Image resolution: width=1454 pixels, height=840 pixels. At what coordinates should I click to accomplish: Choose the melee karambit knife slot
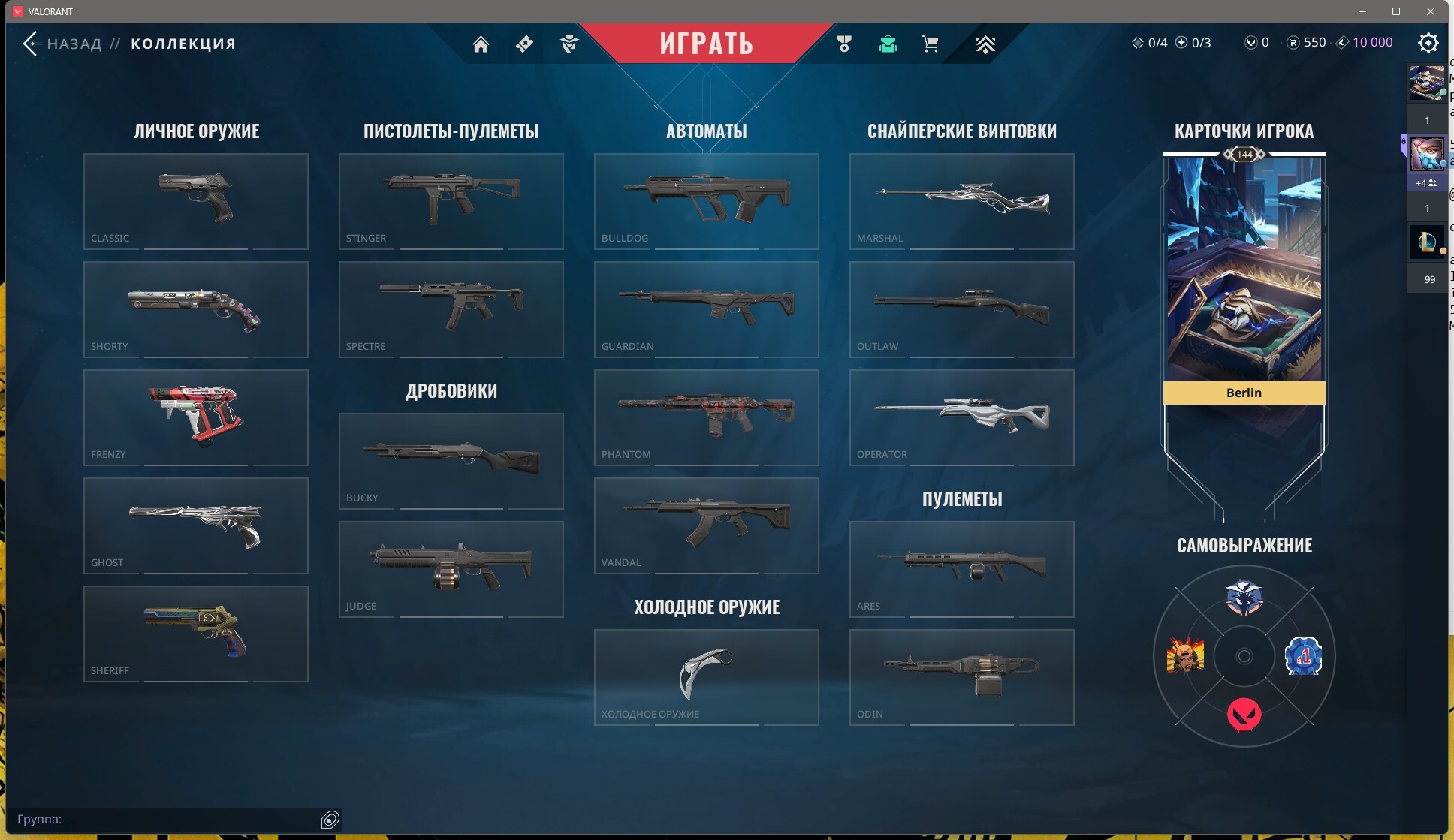pos(707,677)
